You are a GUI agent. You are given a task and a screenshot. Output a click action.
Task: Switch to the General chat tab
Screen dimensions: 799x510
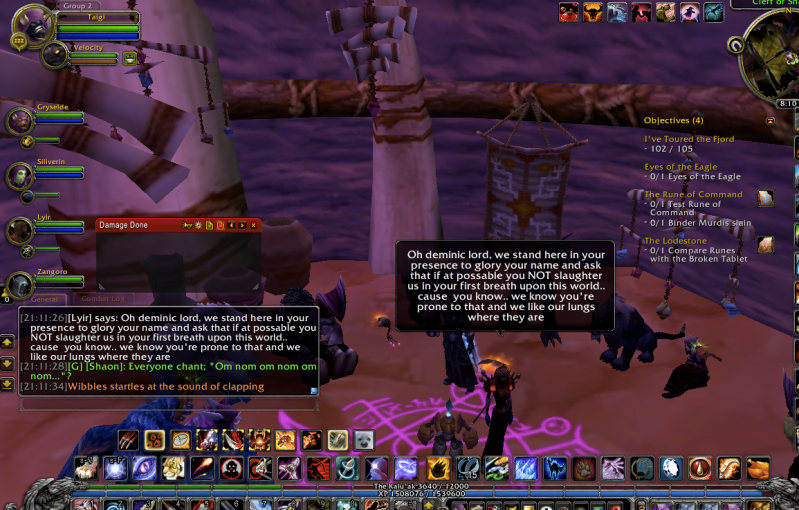pos(44,299)
